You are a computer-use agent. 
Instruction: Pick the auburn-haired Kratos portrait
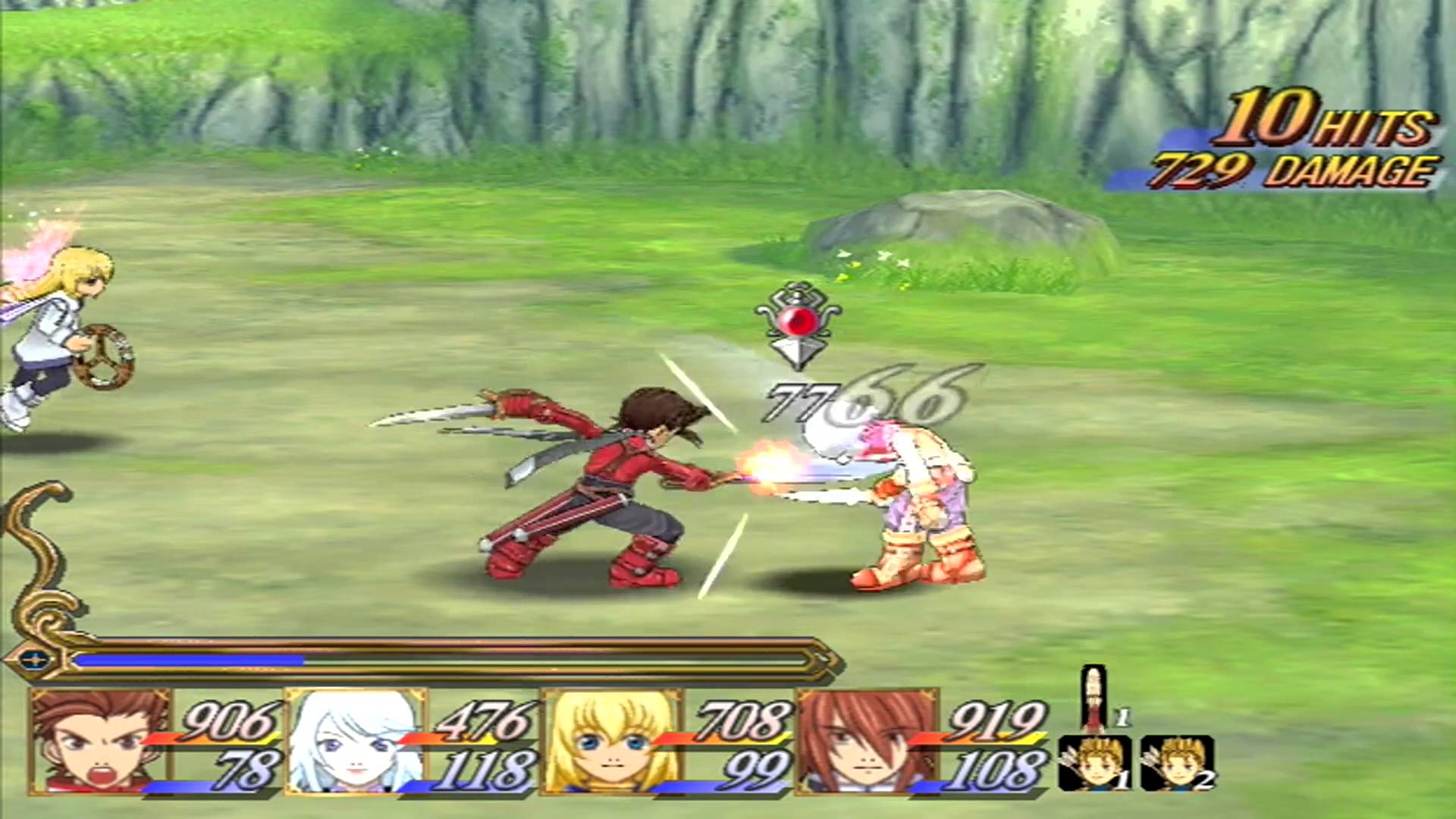point(868,741)
